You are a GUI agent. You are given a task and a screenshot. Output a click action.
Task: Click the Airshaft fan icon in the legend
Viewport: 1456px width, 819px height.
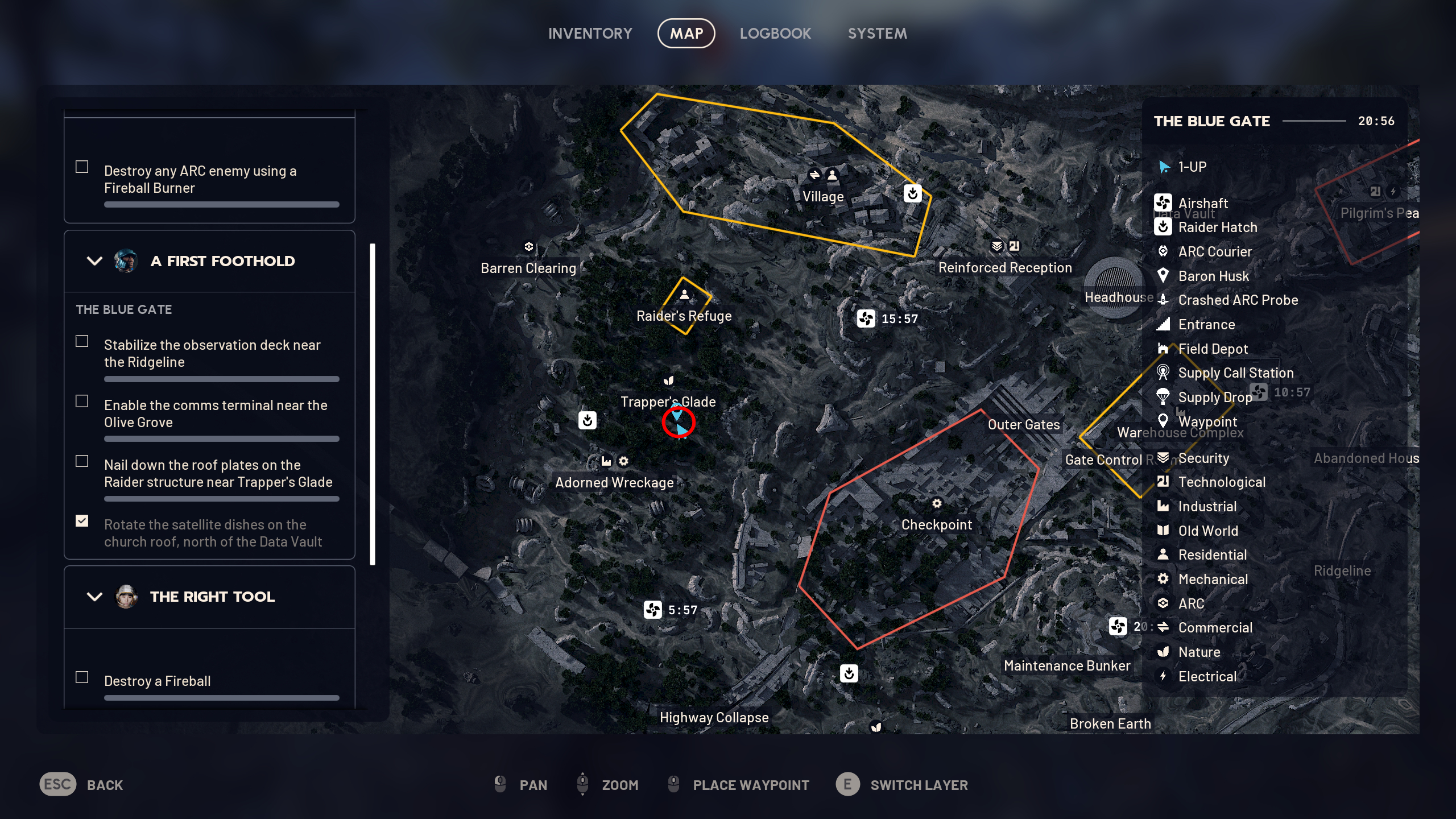[x=1164, y=203]
